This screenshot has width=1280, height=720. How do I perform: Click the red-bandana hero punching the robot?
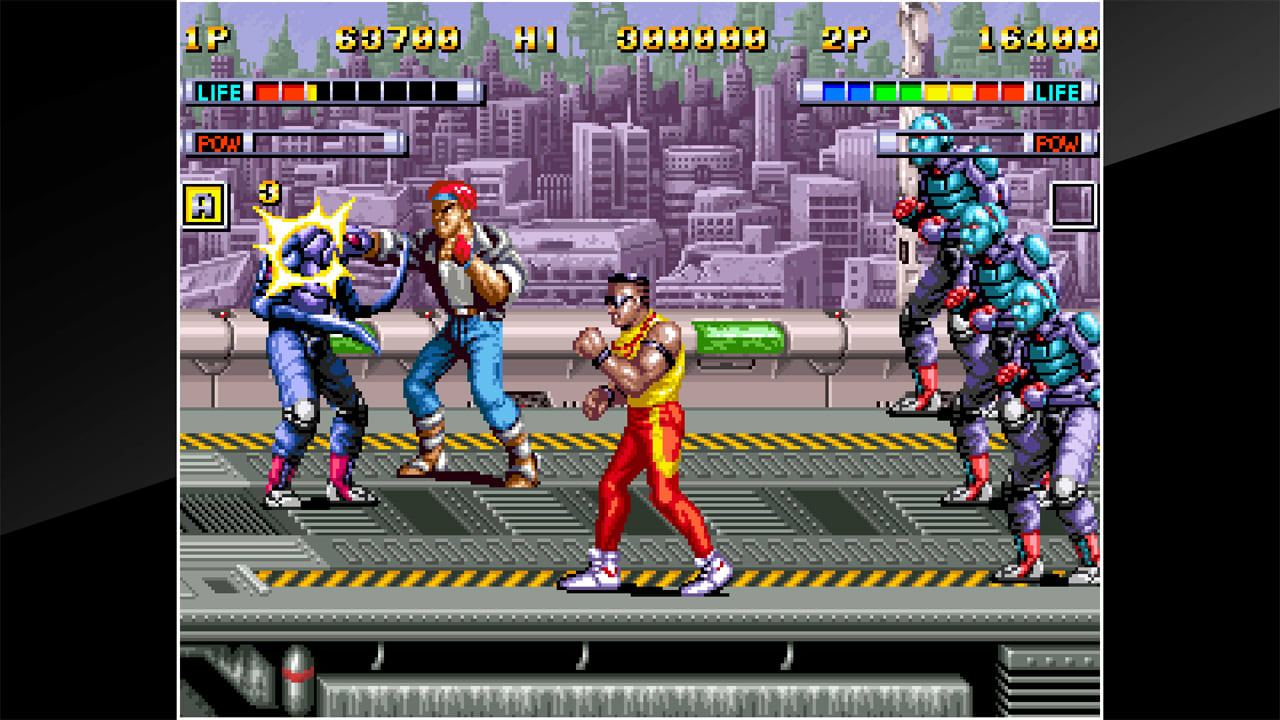[455, 320]
